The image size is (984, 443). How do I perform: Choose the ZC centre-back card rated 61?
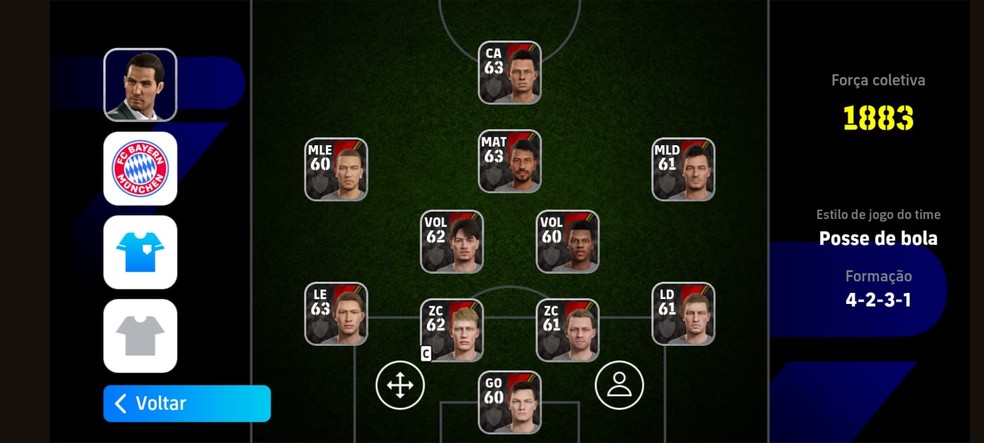(x=568, y=330)
